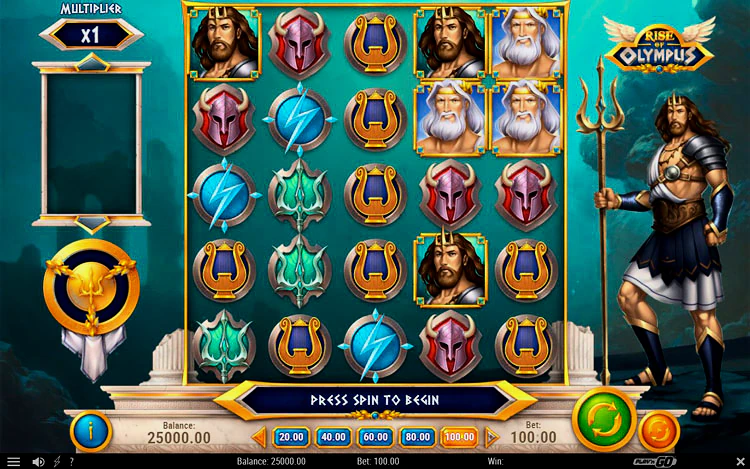750x469 pixels.
Task: Select the 20.00 bet amount
Action: click(291, 437)
